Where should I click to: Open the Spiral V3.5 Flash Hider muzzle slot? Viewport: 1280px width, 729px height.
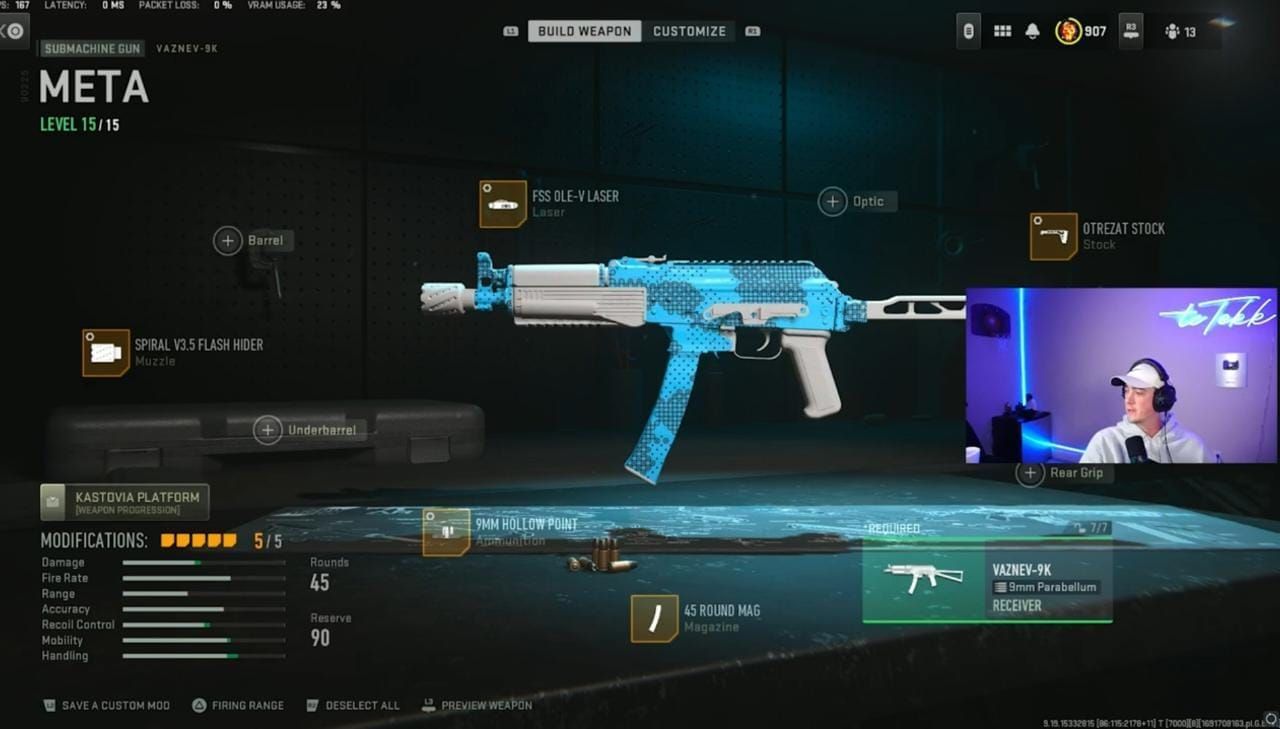(x=106, y=353)
